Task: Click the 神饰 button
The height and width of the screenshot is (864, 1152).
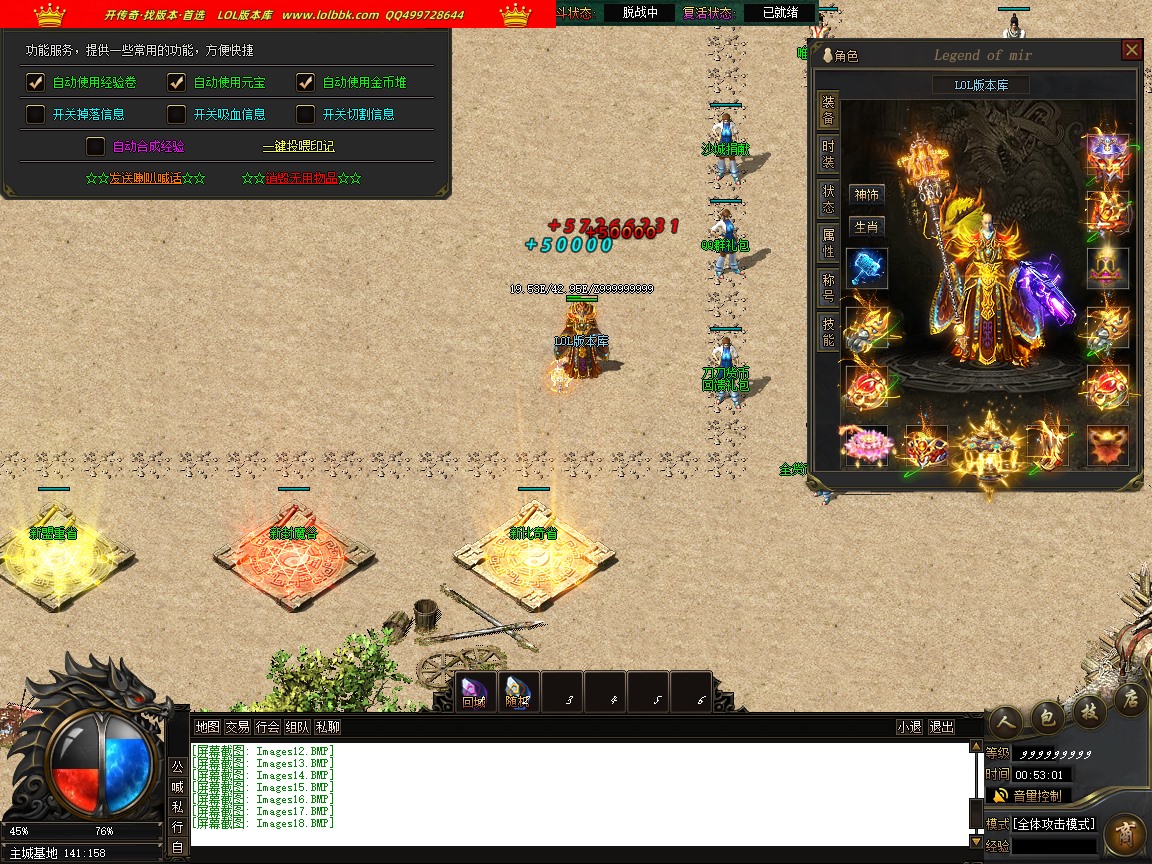Action: click(x=866, y=195)
